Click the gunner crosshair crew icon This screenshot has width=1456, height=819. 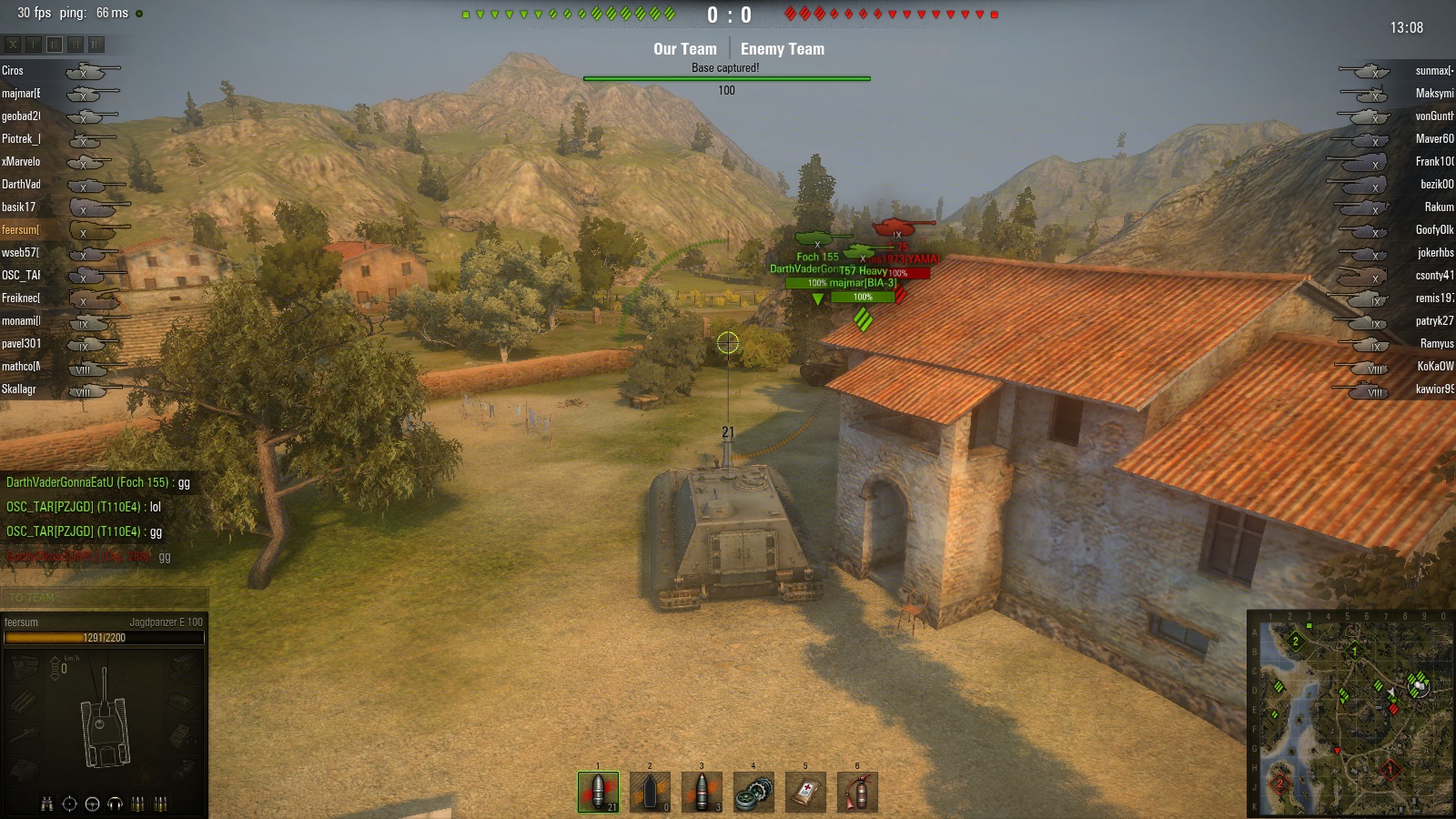click(x=69, y=804)
